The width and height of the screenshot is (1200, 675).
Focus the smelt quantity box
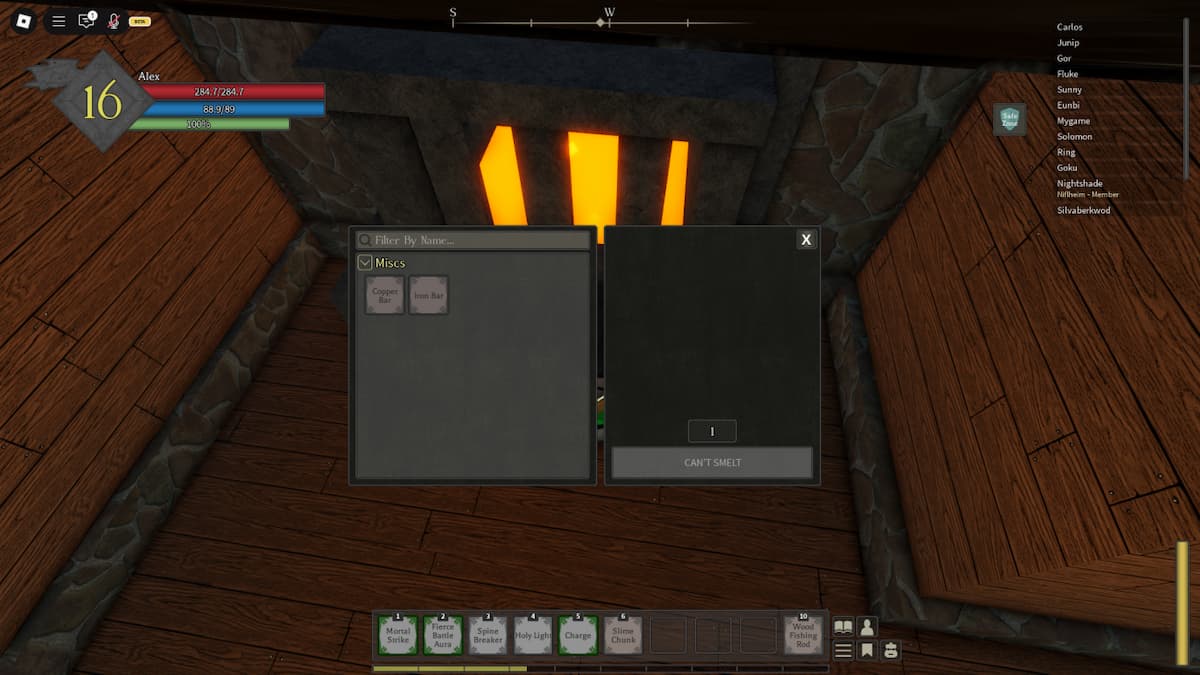point(712,431)
